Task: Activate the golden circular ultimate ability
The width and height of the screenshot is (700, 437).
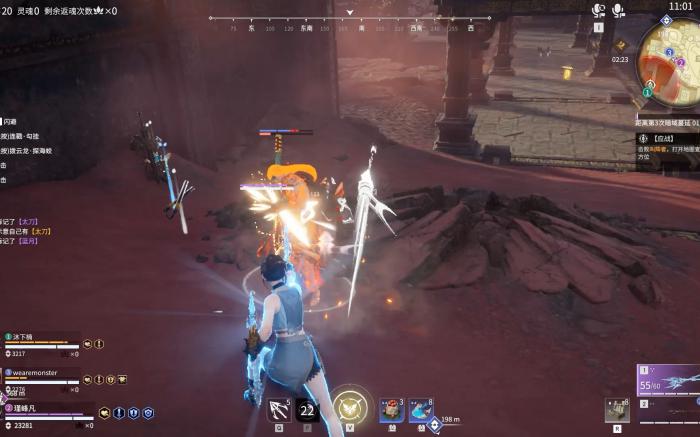Action: pyautogui.click(x=350, y=407)
